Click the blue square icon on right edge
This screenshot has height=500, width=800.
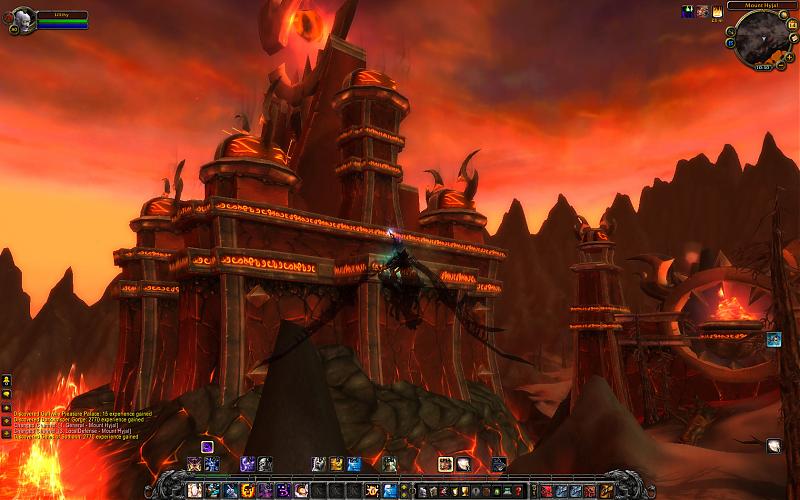(x=773, y=340)
